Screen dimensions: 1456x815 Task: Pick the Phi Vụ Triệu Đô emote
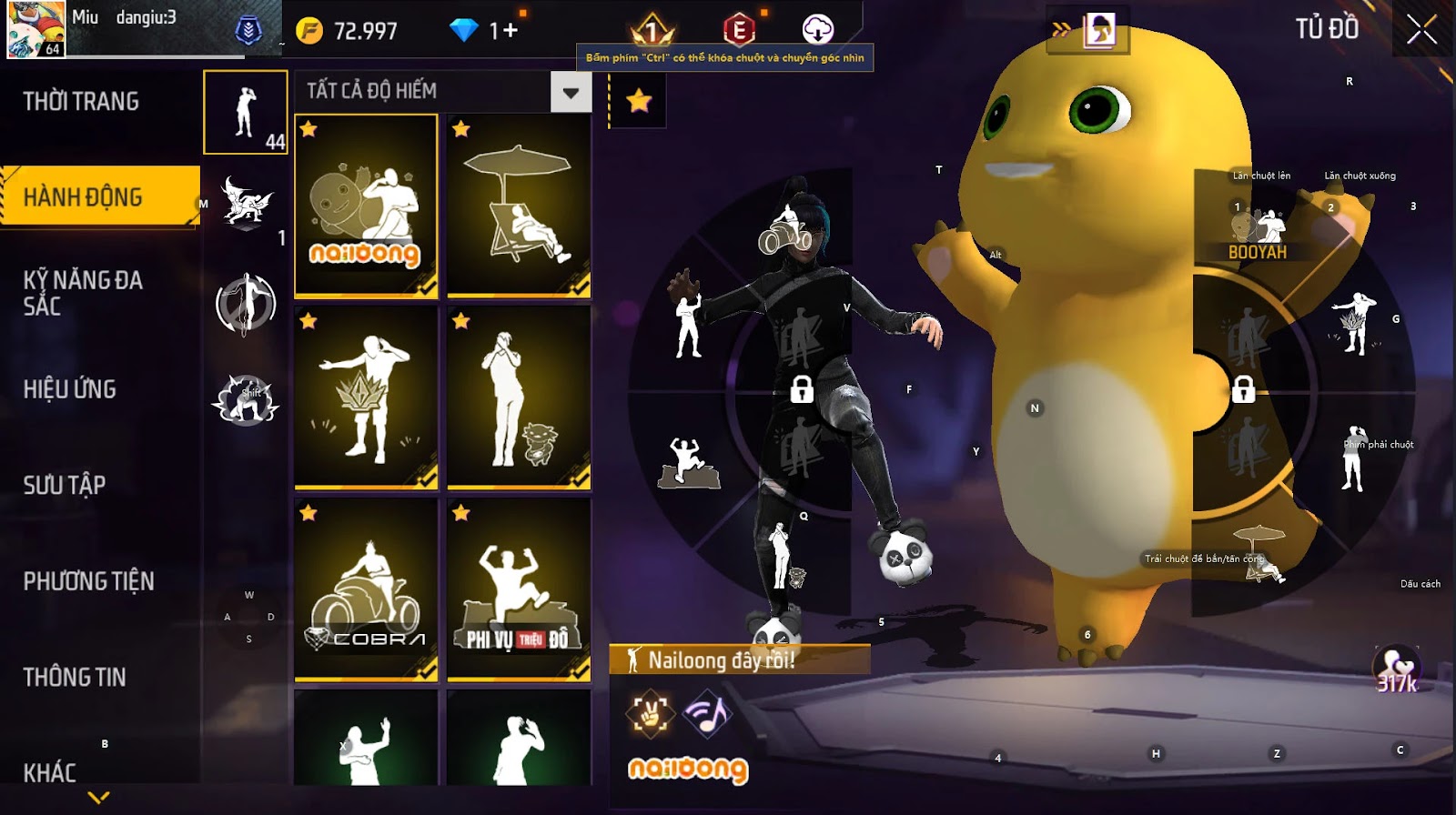pyautogui.click(x=519, y=589)
